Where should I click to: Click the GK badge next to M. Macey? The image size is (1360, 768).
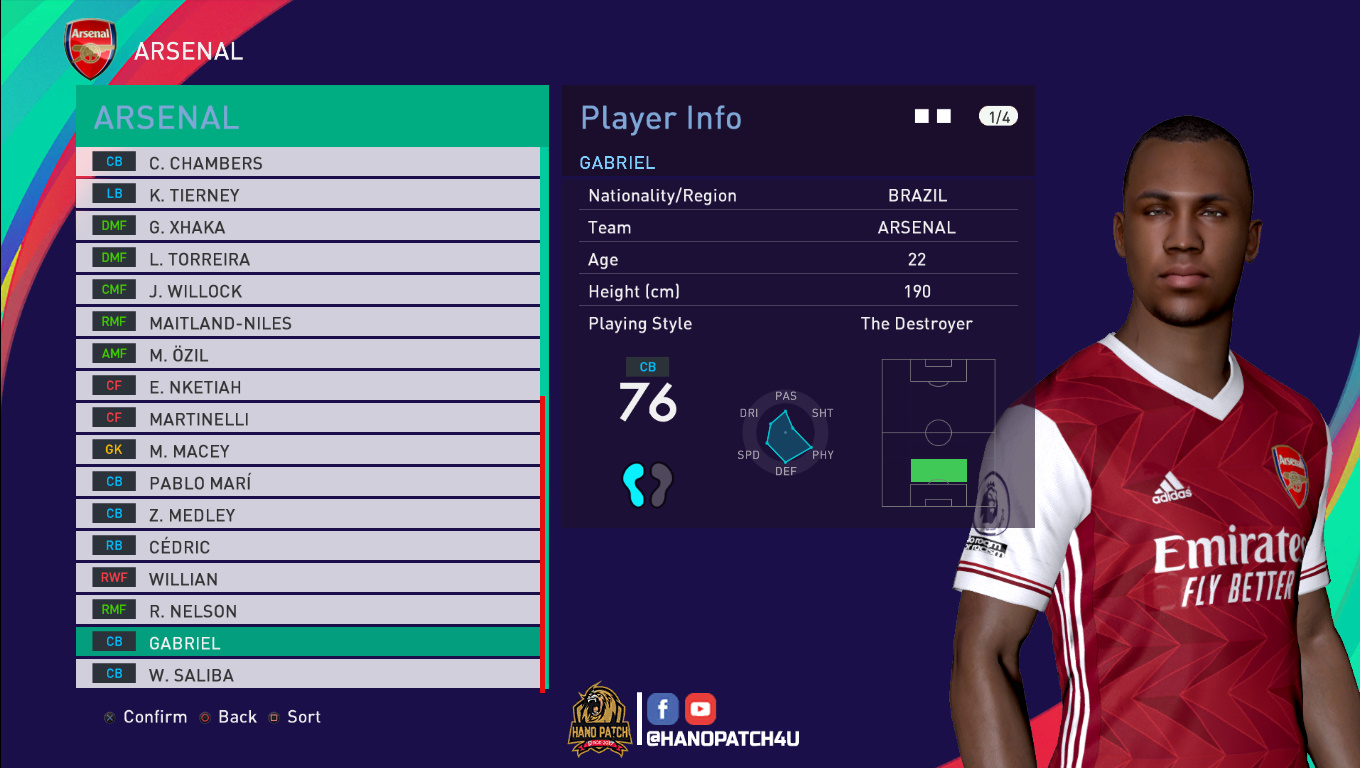112,449
